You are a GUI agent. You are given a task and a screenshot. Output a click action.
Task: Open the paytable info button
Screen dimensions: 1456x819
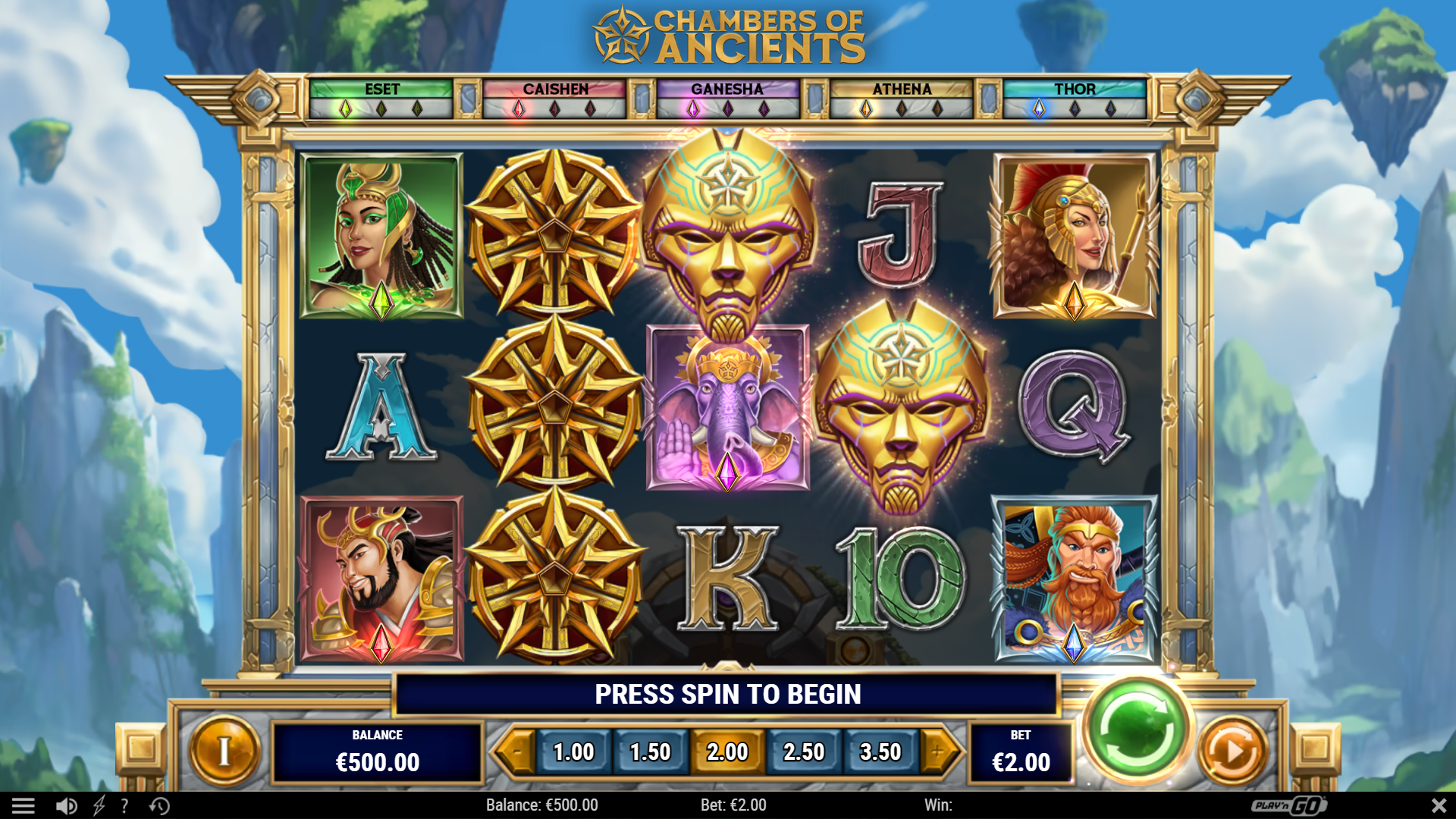pyautogui.click(x=224, y=751)
